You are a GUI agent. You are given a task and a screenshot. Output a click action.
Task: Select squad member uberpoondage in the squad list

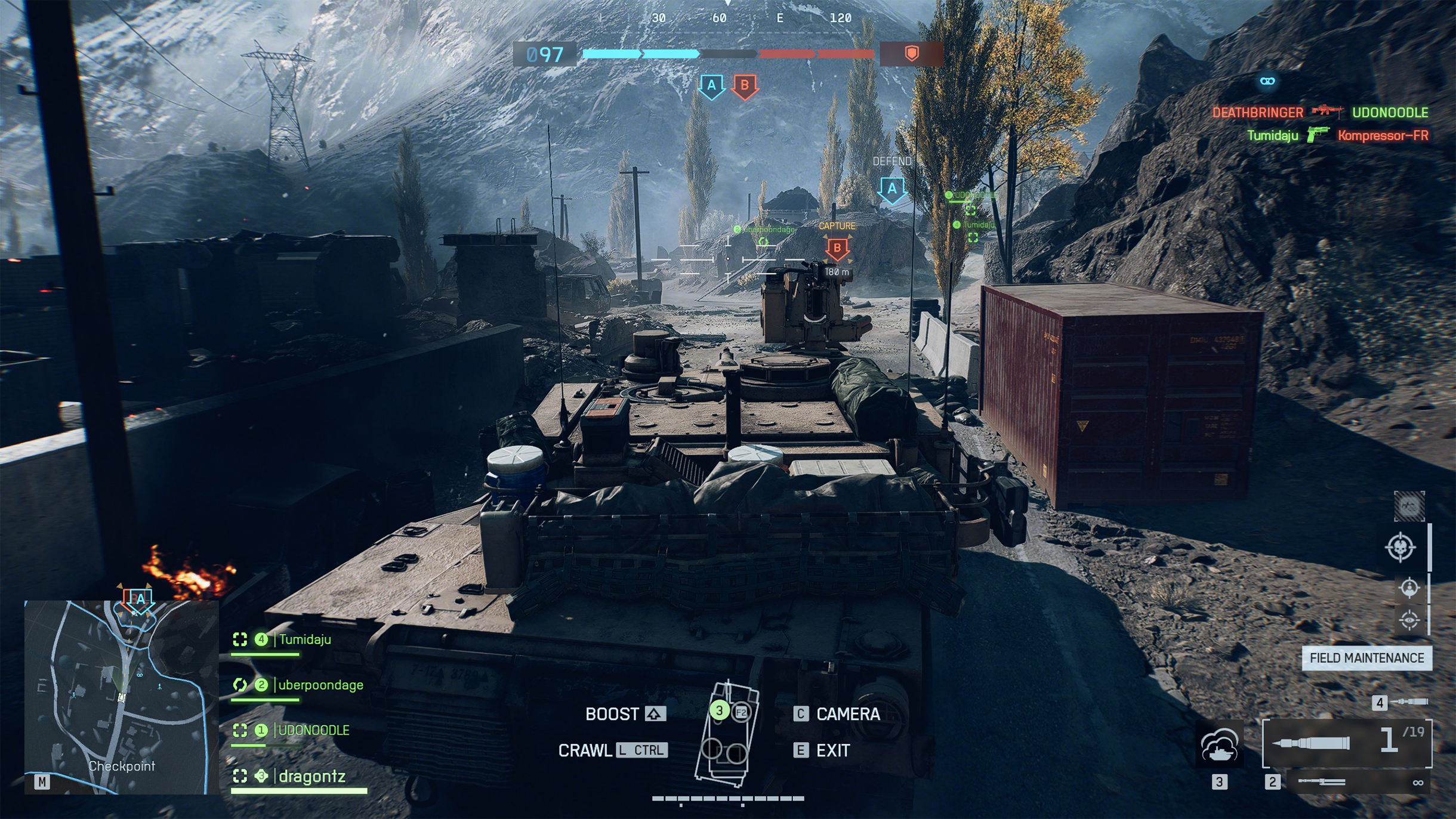320,685
